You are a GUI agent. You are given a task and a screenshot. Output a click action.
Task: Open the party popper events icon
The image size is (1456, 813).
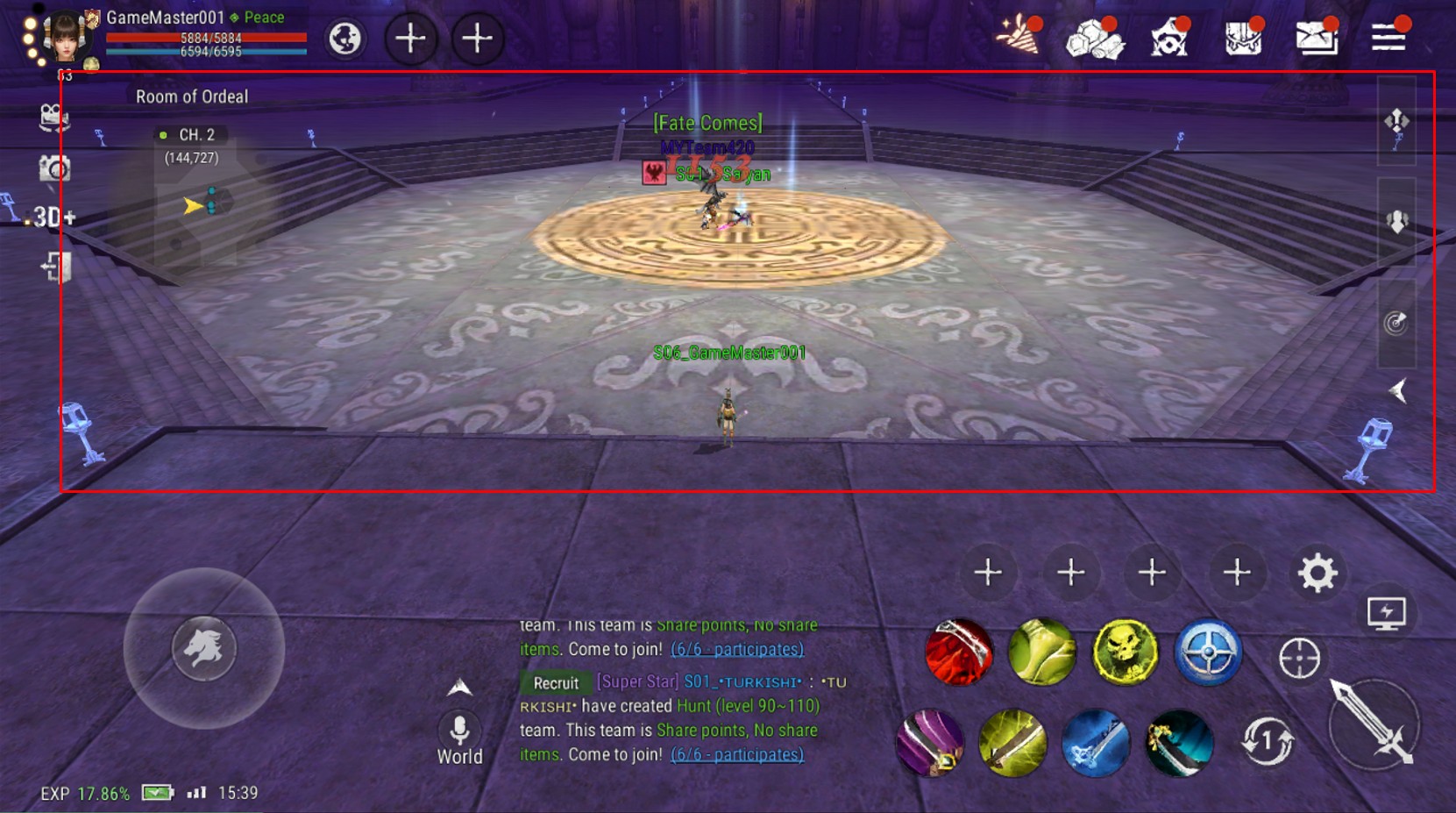(x=1019, y=38)
